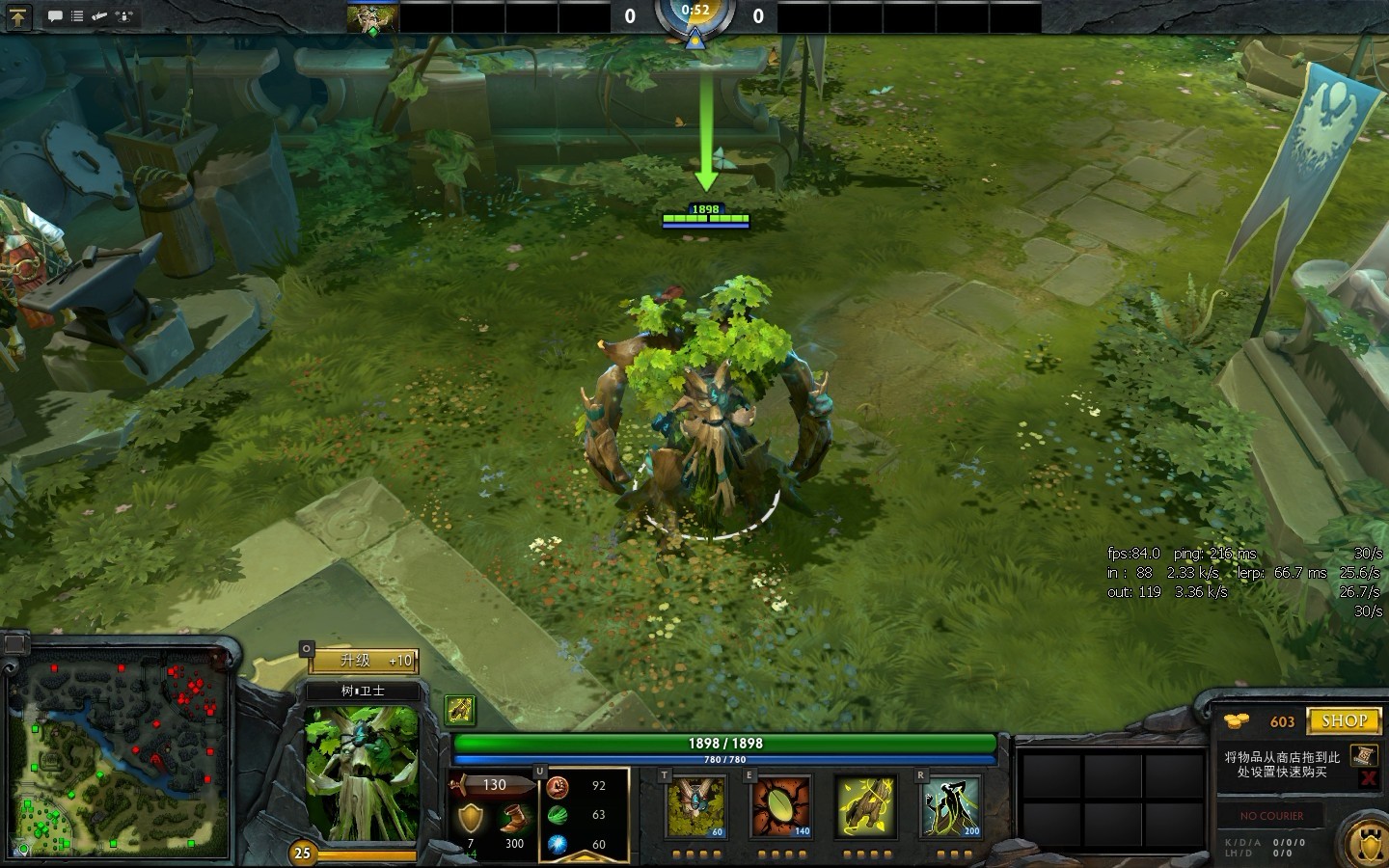
Task: Open the chat speech bubble icon
Action: pyautogui.click(x=55, y=15)
